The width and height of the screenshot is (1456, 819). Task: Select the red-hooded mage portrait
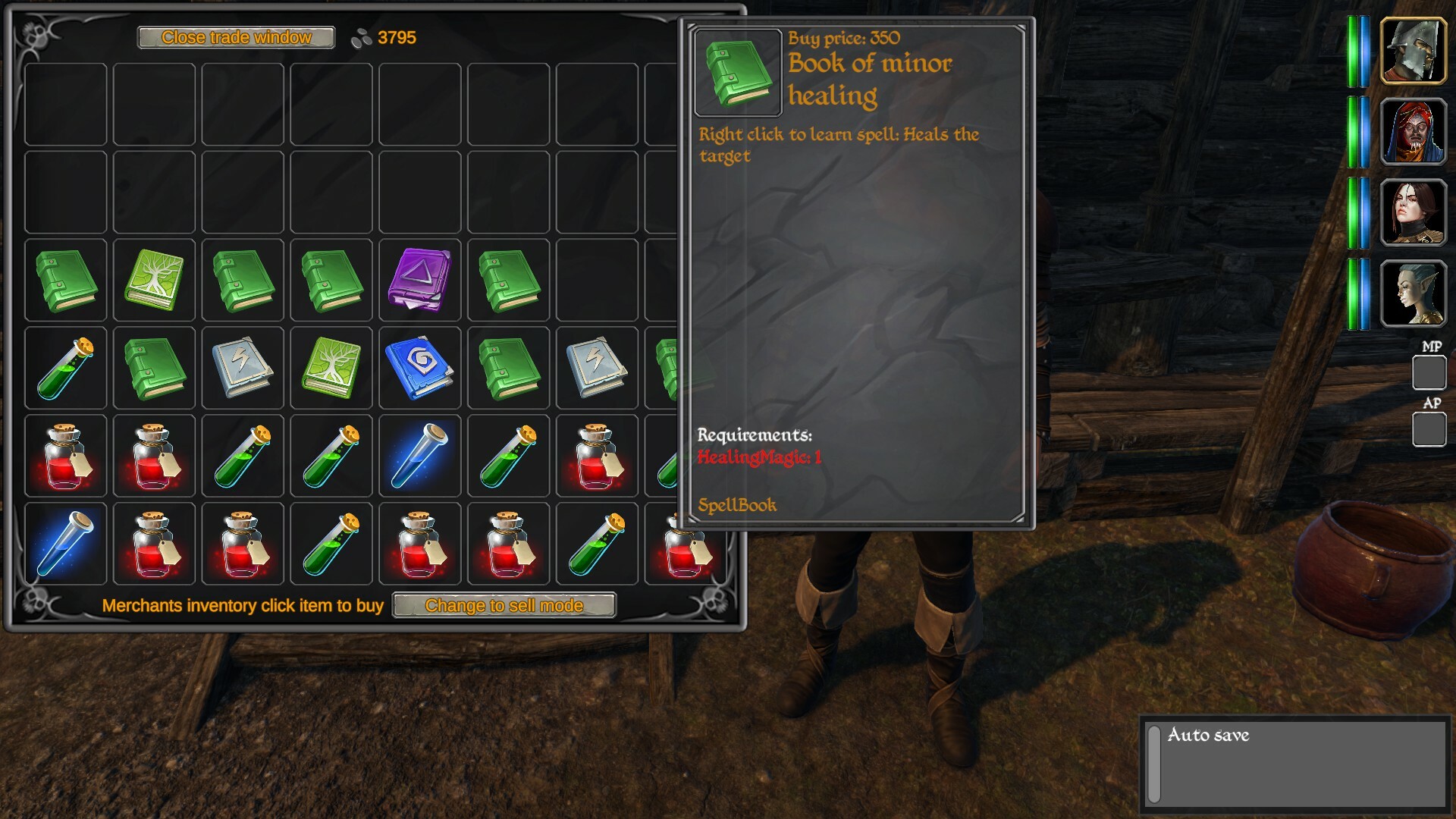pos(1415,131)
